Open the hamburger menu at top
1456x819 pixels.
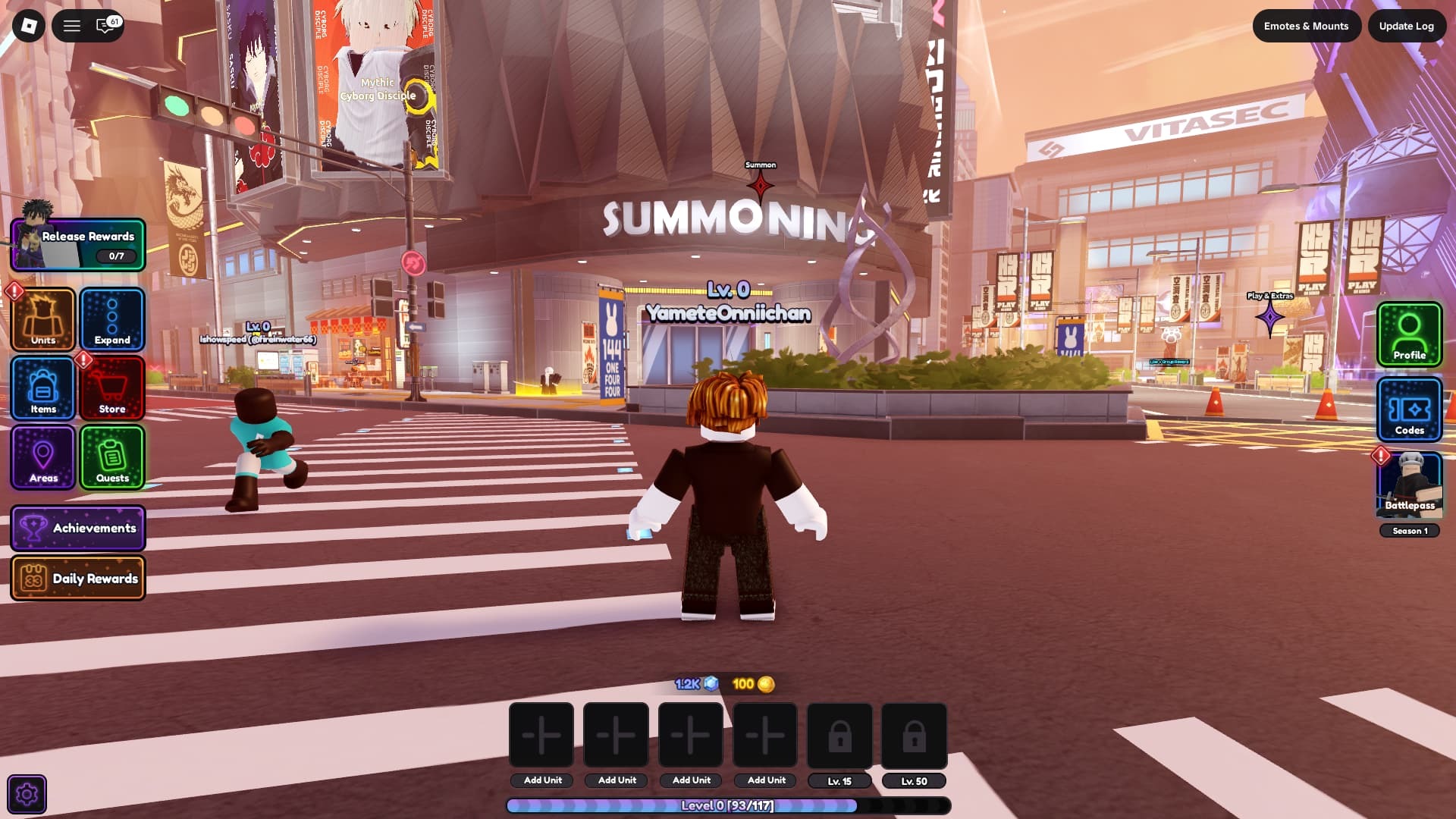(x=72, y=26)
